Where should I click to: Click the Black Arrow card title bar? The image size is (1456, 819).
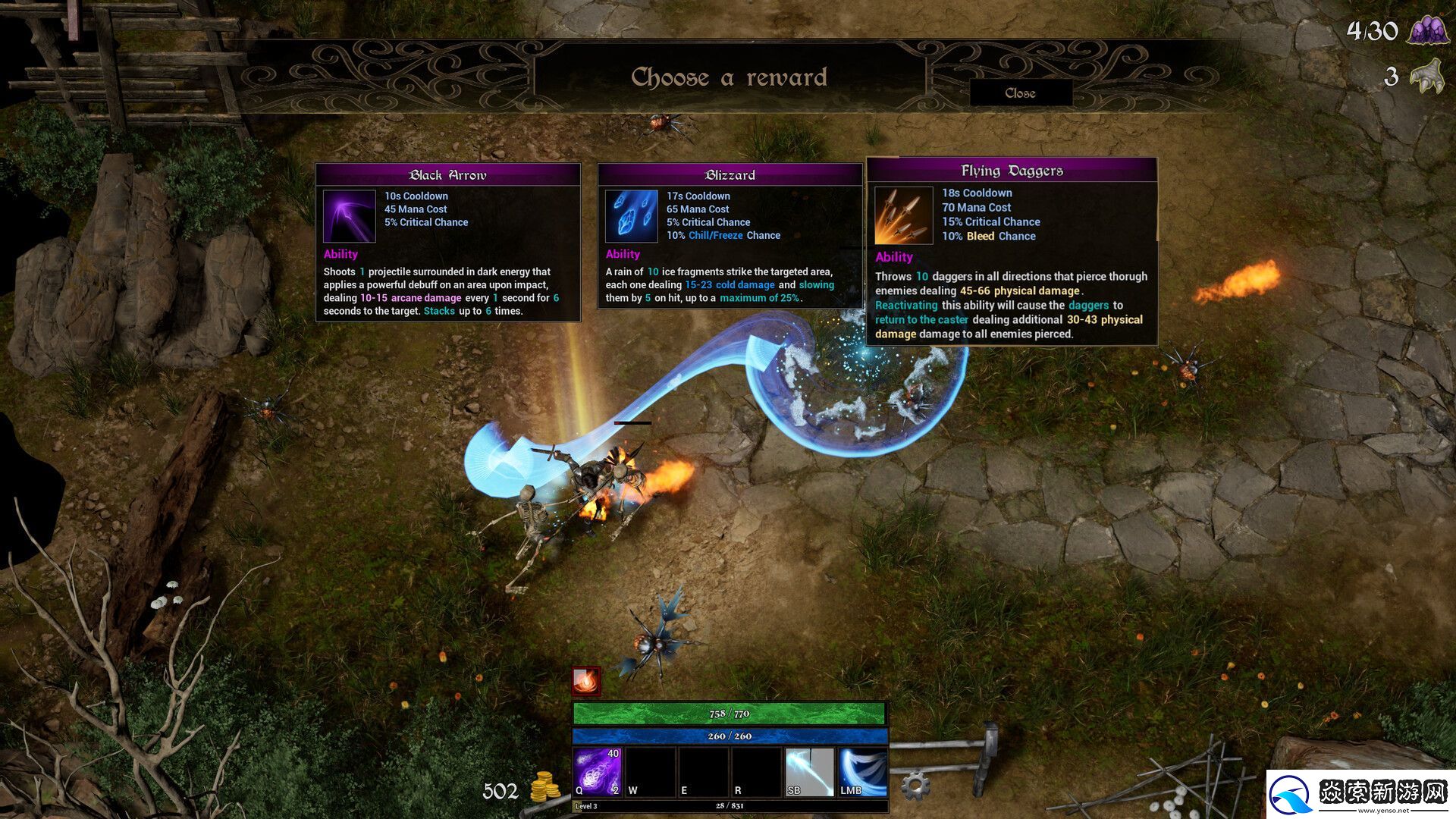447,174
